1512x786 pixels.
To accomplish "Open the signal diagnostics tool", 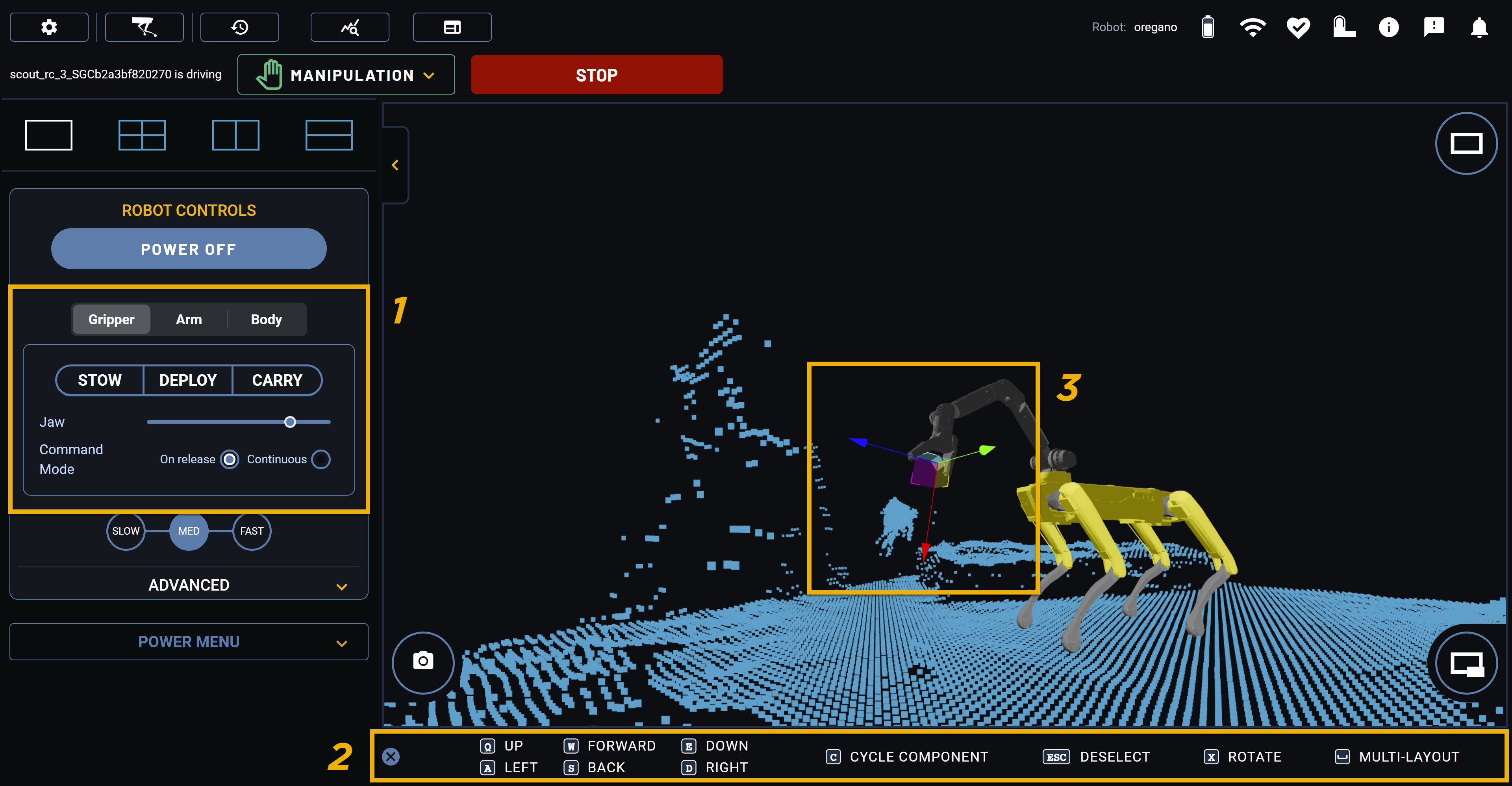I will [x=349, y=26].
